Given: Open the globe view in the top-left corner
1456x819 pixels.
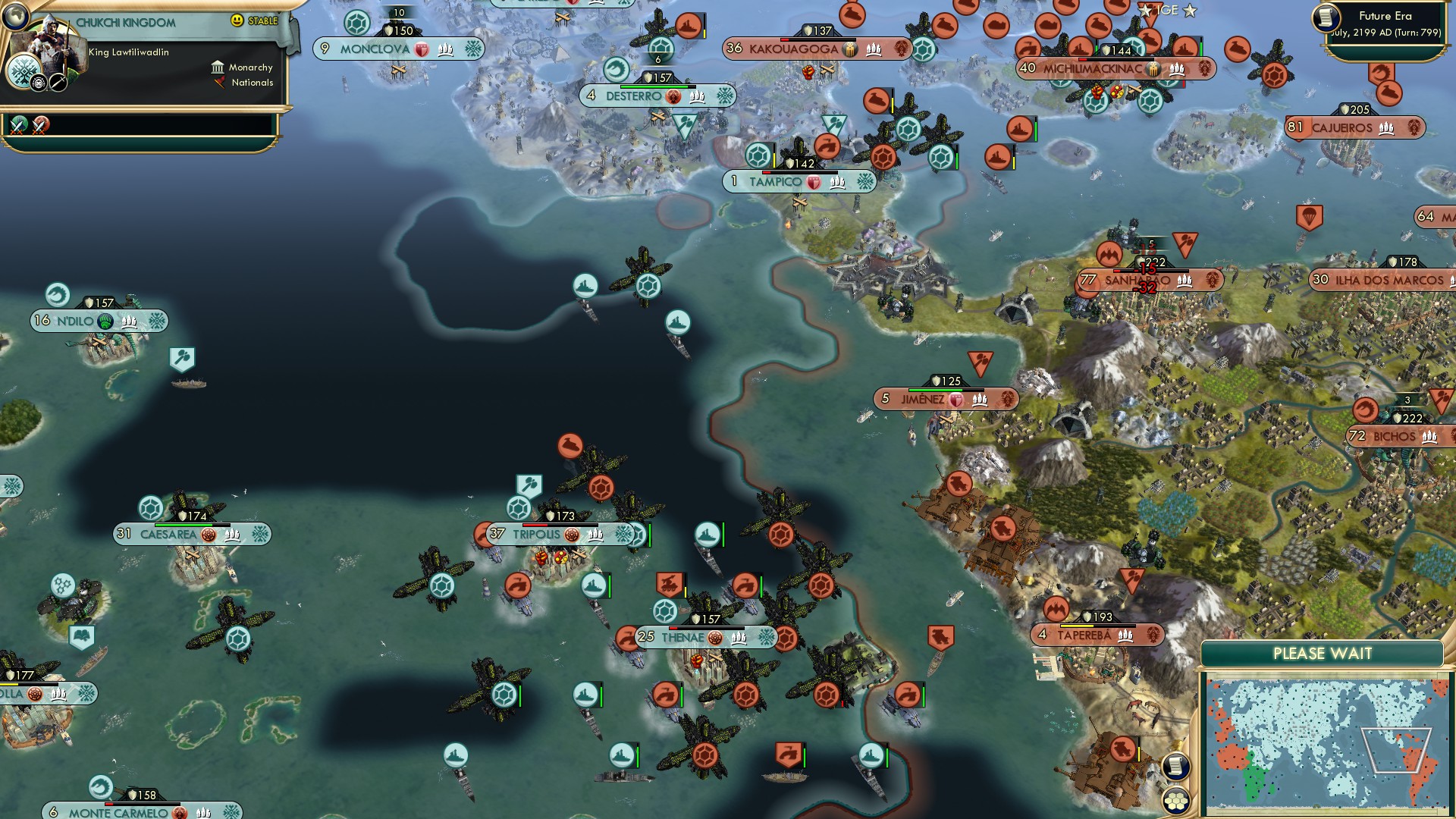Looking at the screenshot, I should [x=15, y=16].
